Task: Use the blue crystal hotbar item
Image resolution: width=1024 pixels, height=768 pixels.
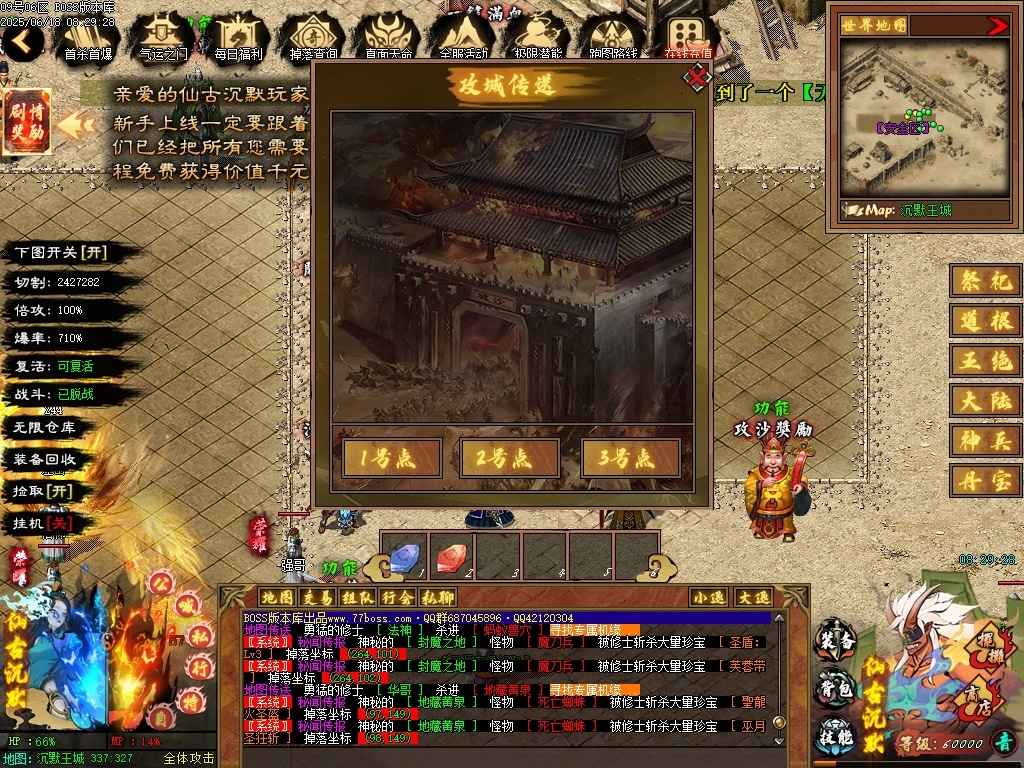Action: coord(404,558)
